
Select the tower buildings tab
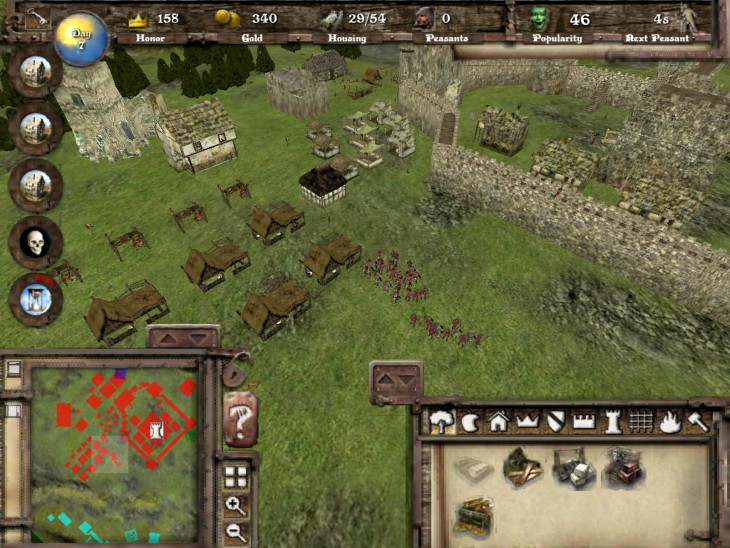pyautogui.click(x=613, y=422)
